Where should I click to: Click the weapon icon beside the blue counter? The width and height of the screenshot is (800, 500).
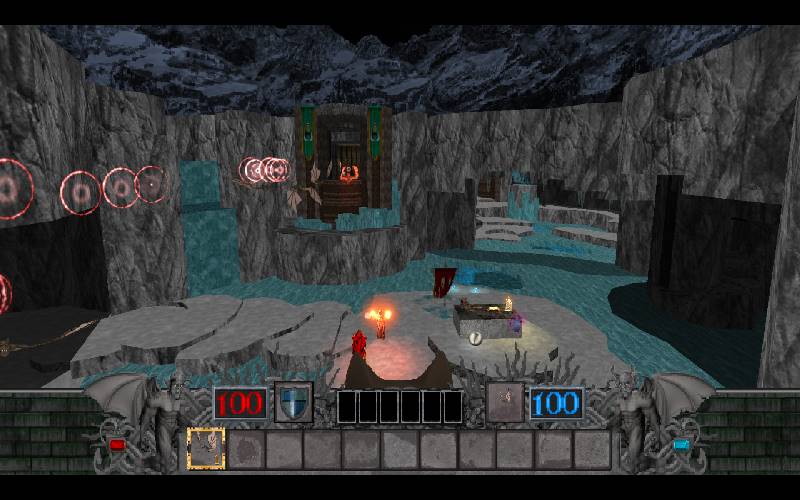point(506,402)
